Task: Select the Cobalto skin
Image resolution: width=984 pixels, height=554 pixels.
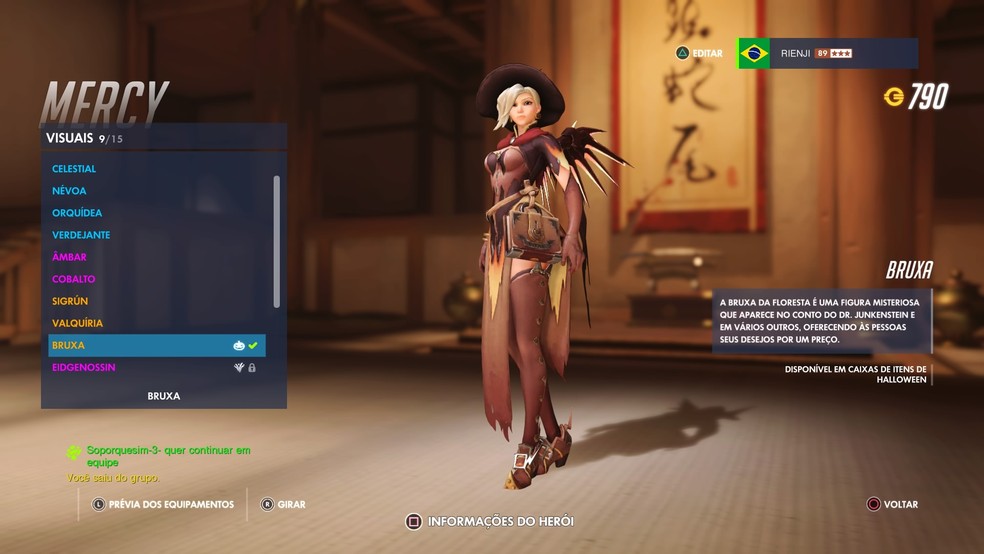Action: [x=74, y=279]
